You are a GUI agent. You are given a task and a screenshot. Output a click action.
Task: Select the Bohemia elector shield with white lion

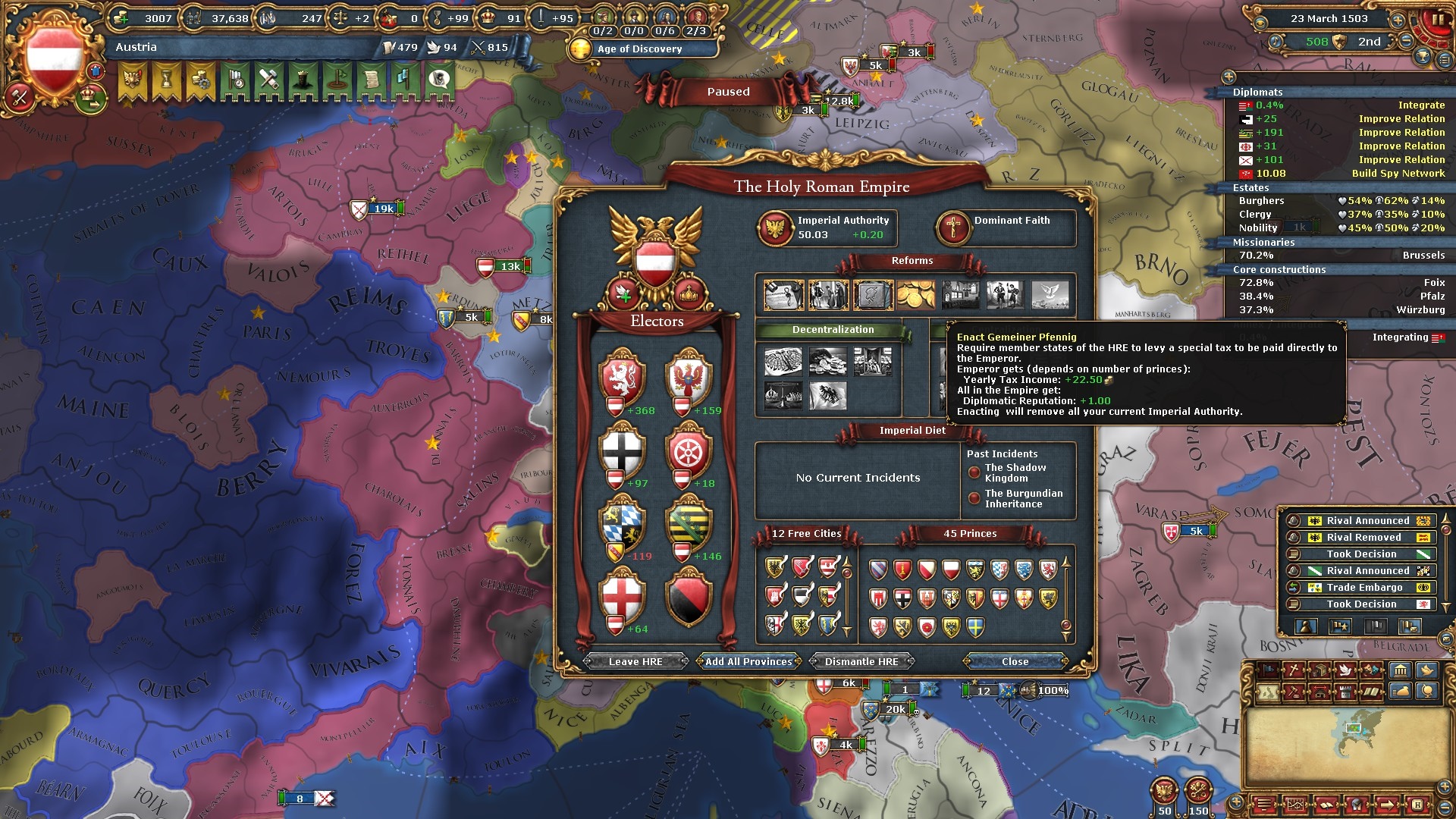(622, 377)
